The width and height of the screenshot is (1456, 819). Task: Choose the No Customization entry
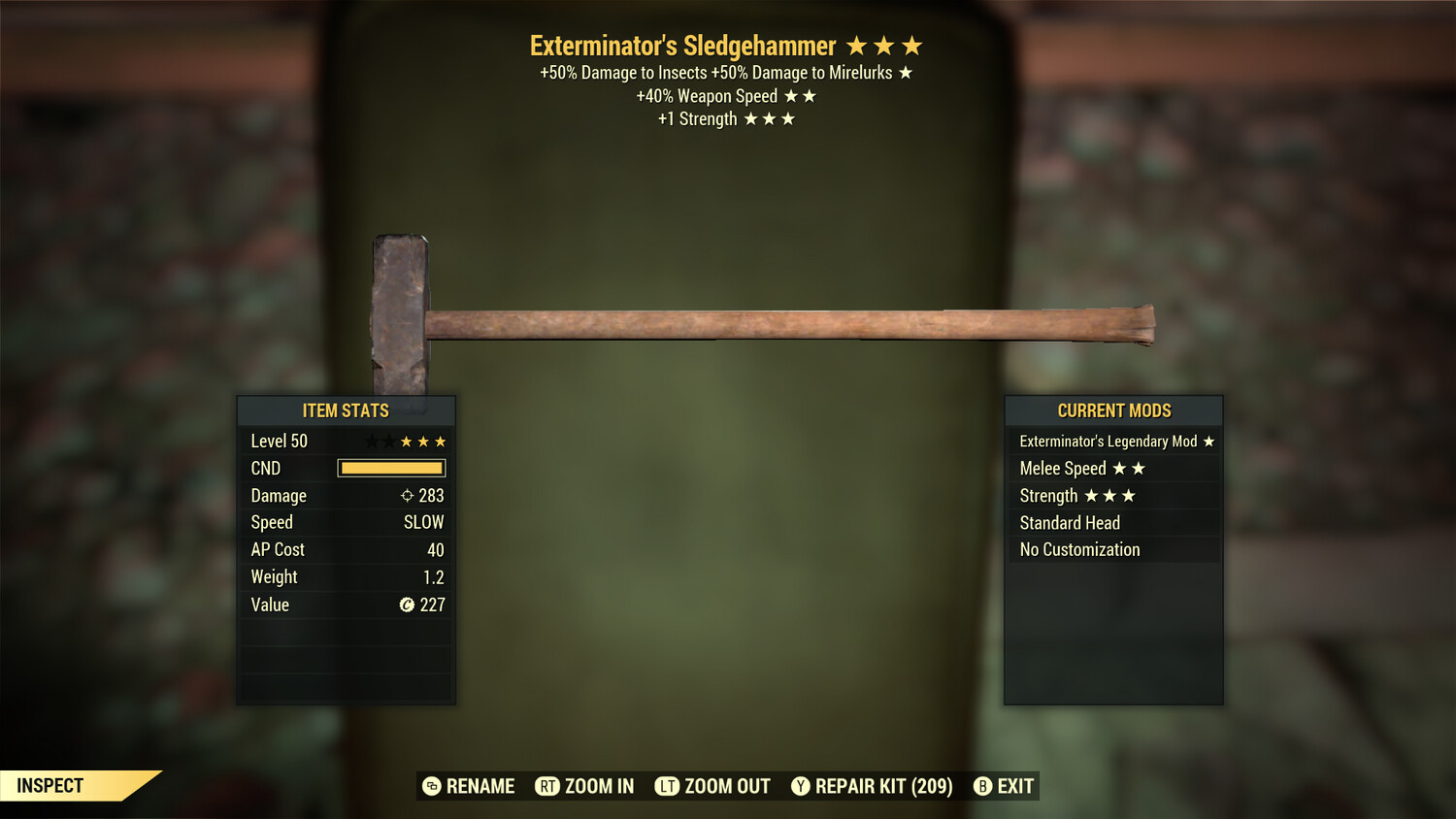pyautogui.click(x=1113, y=550)
